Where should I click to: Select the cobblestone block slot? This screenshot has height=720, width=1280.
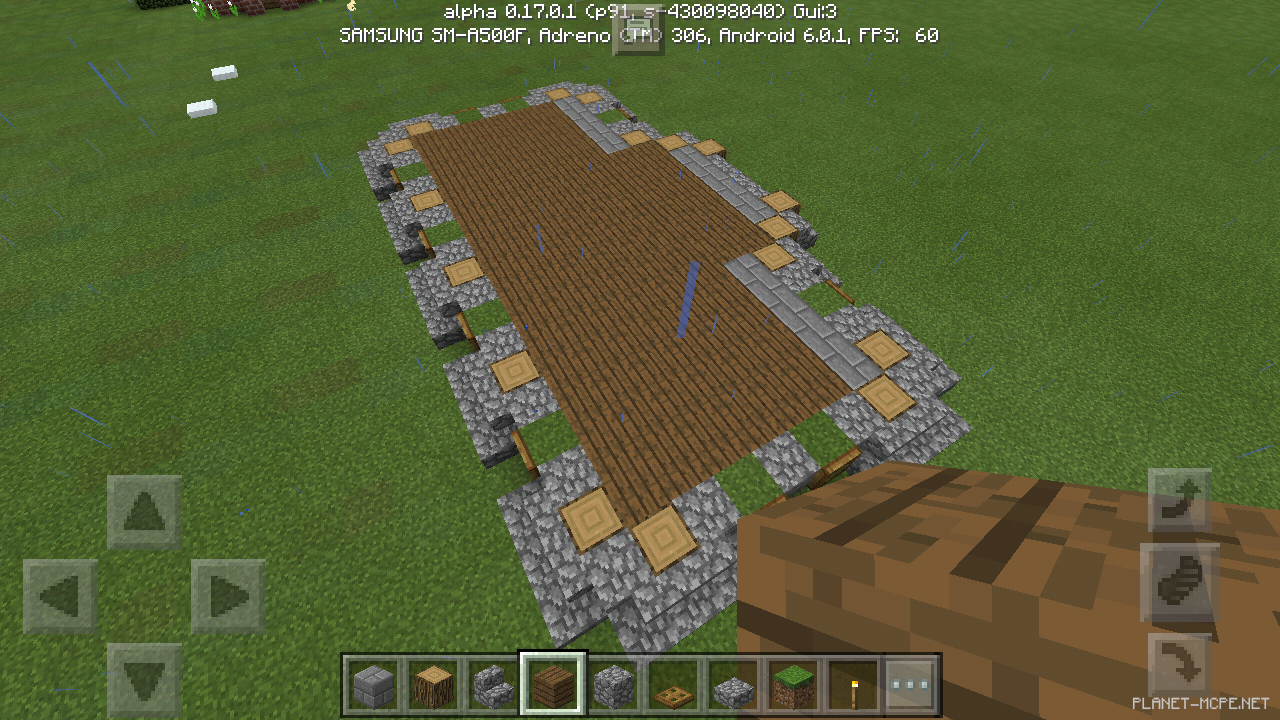click(x=613, y=685)
